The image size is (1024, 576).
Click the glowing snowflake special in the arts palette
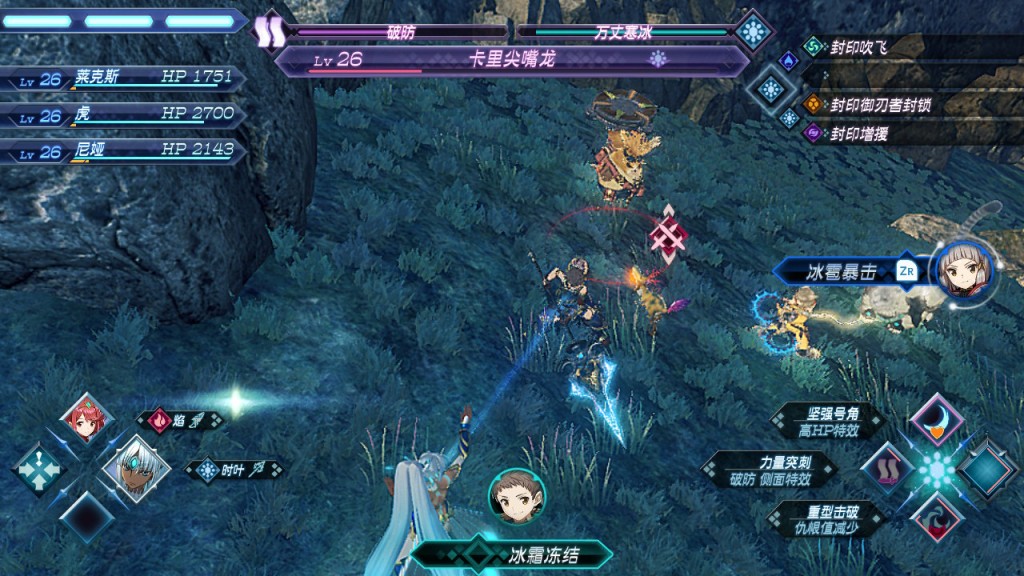[937, 468]
